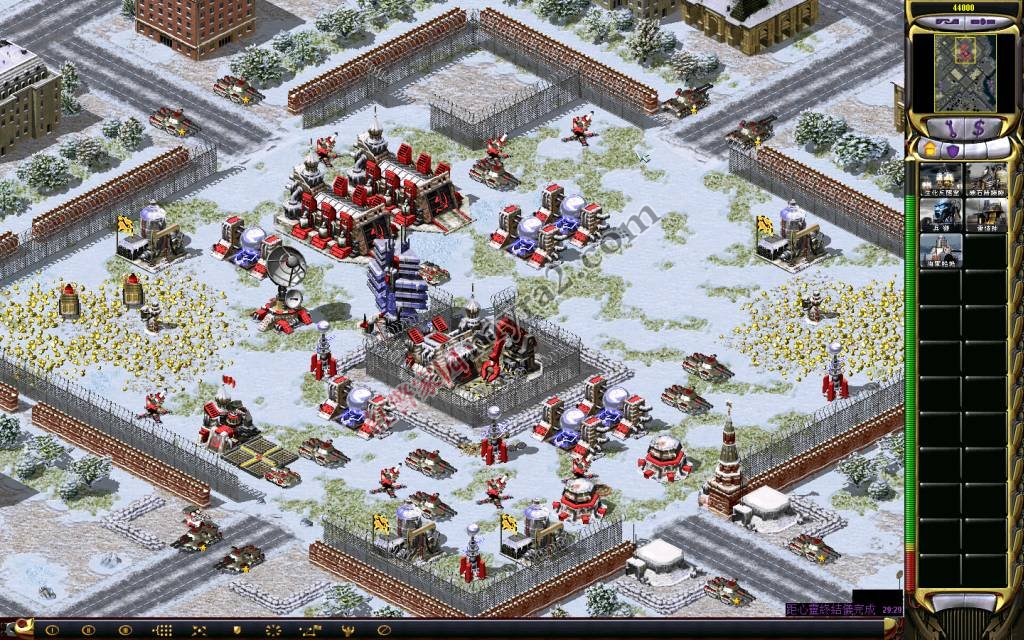
Task: Activate the cheer command button
Action: 346,630
